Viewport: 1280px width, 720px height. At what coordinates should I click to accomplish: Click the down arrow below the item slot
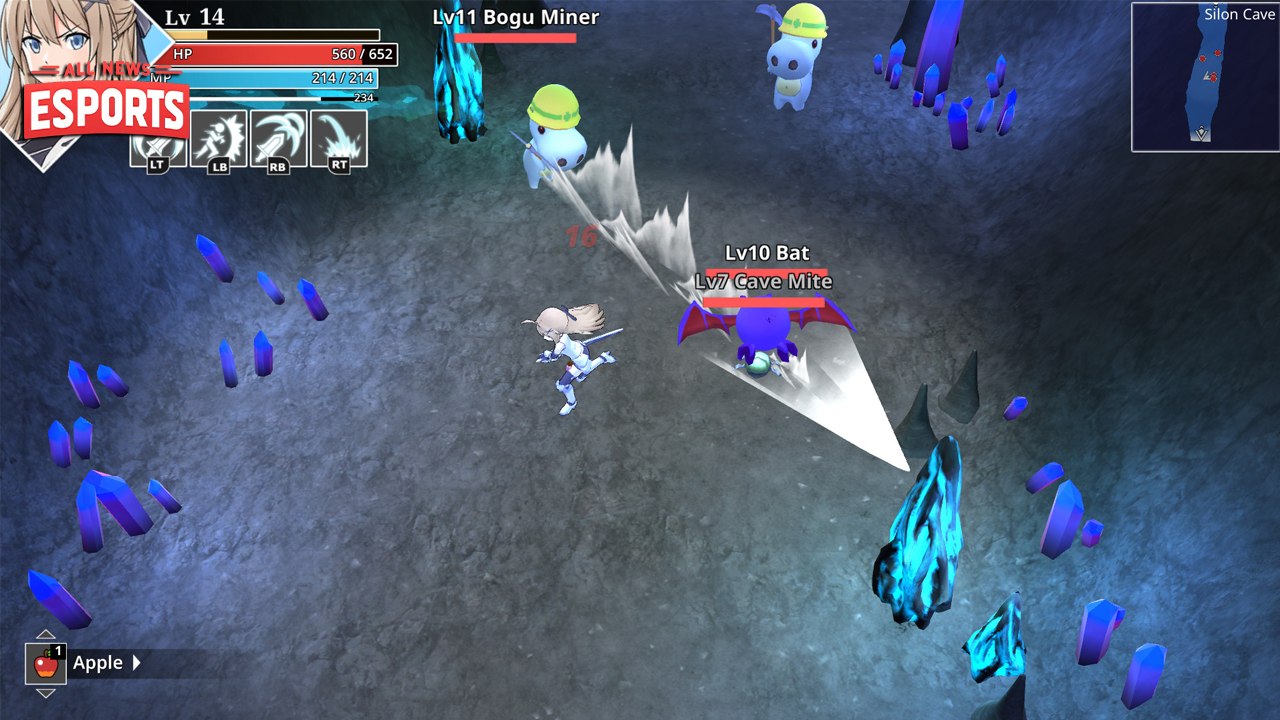(45, 694)
